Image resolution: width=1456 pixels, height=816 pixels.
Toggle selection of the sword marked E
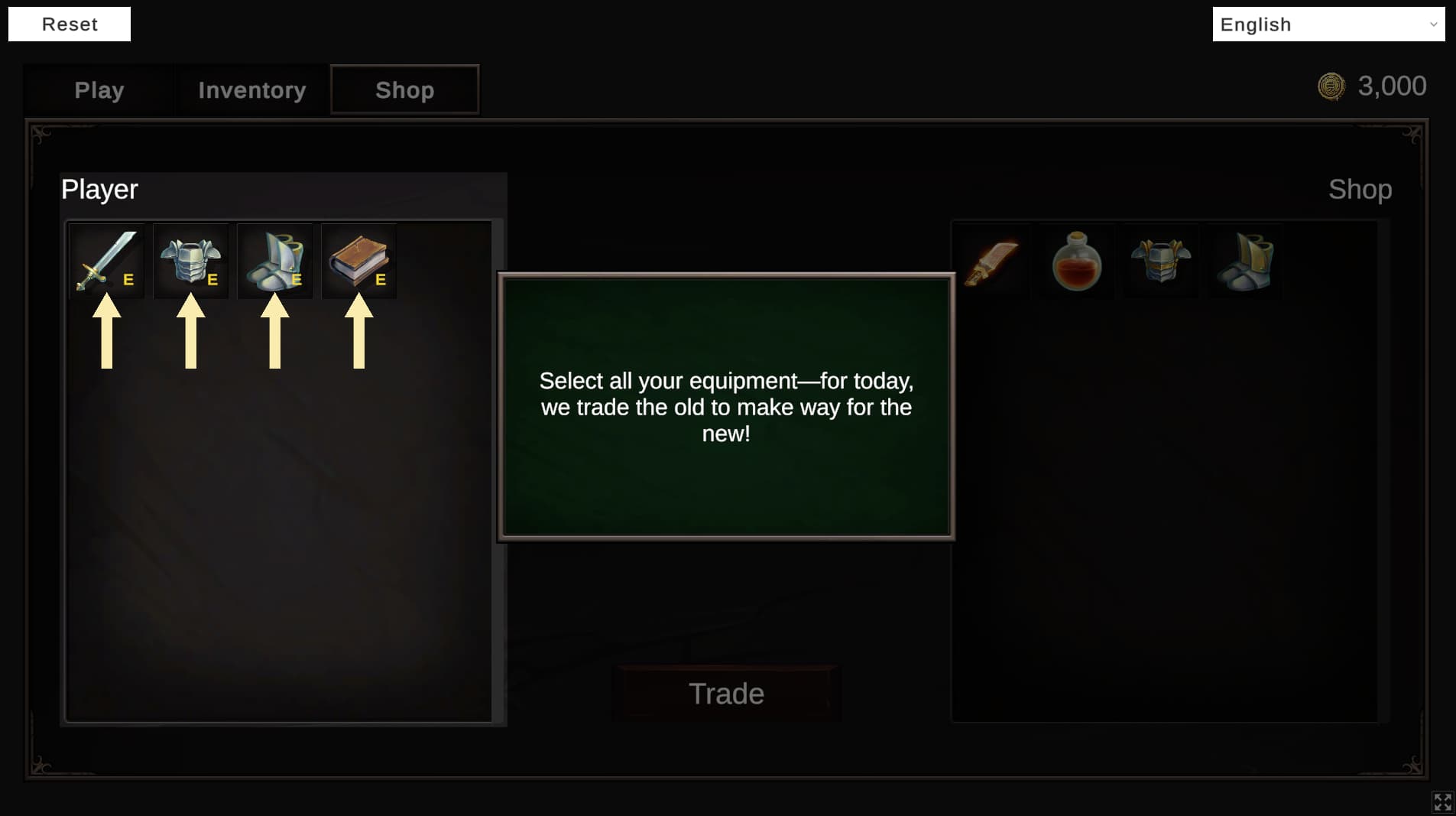point(106,261)
